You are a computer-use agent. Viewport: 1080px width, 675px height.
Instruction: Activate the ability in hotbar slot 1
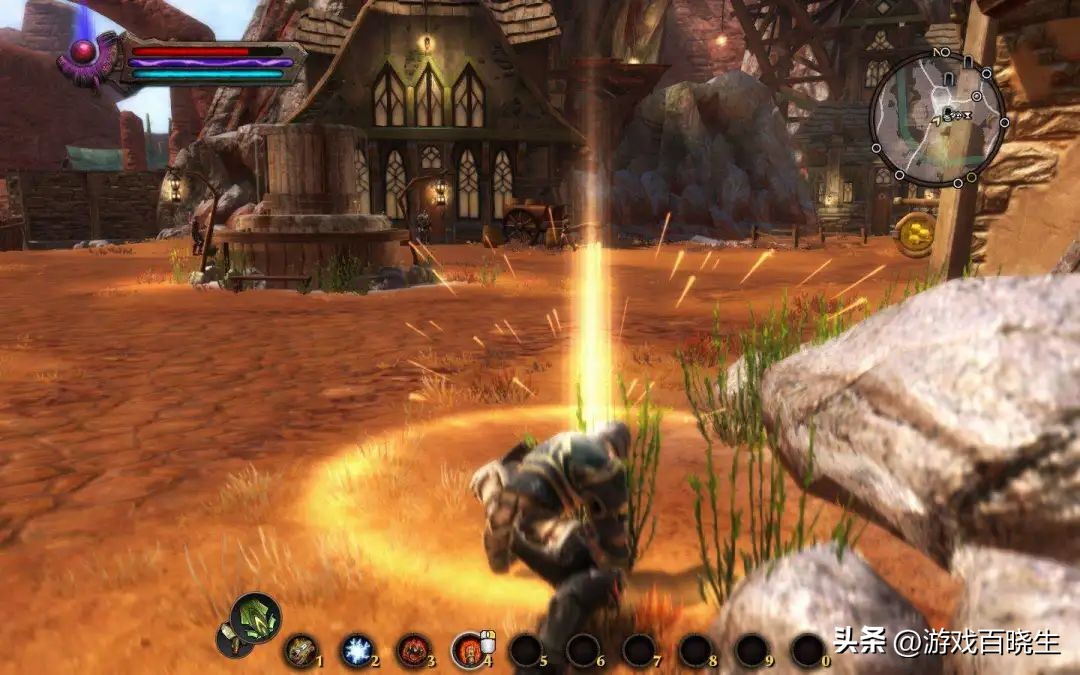click(x=300, y=651)
